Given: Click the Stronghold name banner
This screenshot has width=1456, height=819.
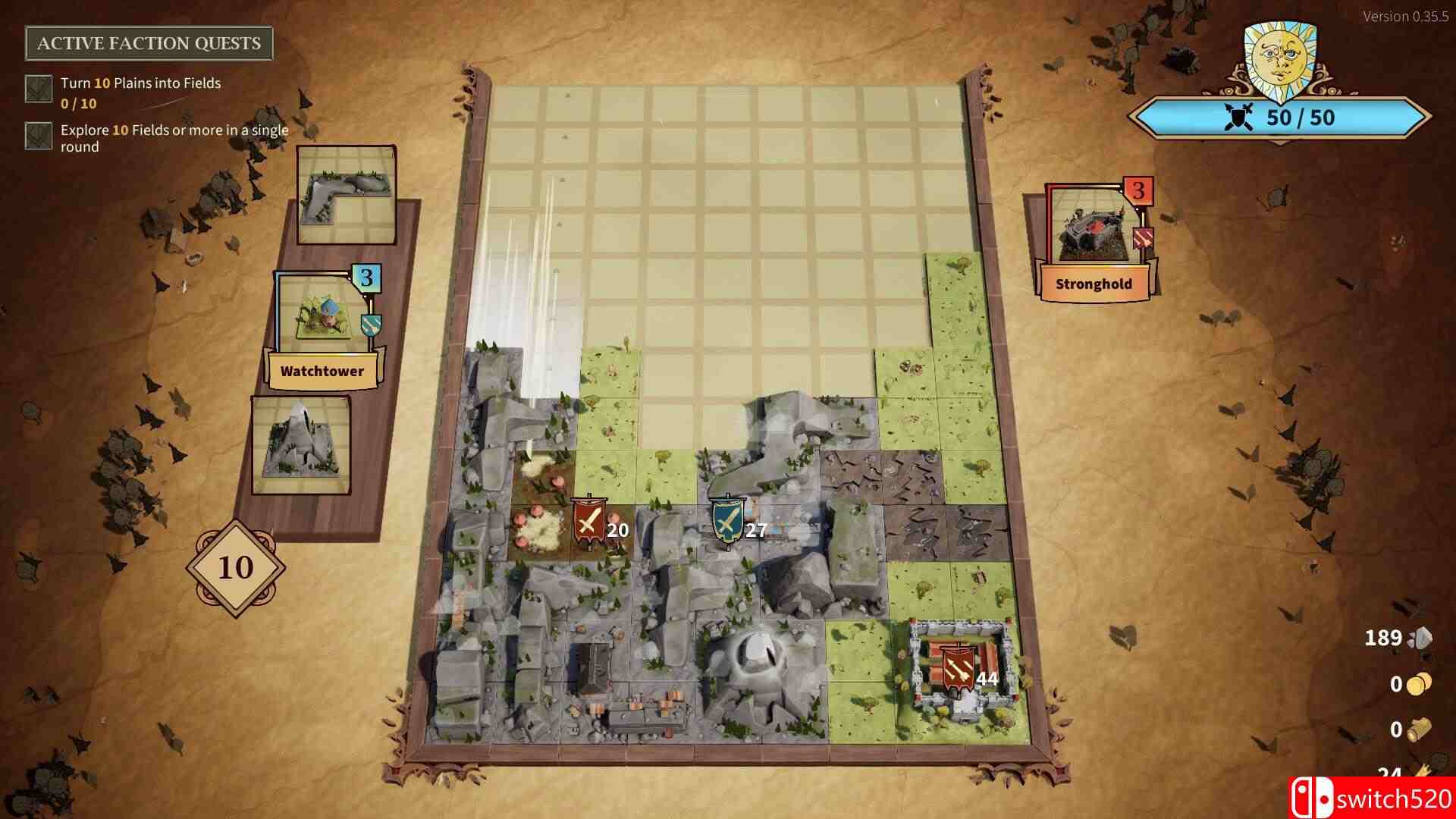Looking at the screenshot, I should (x=1094, y=284).
